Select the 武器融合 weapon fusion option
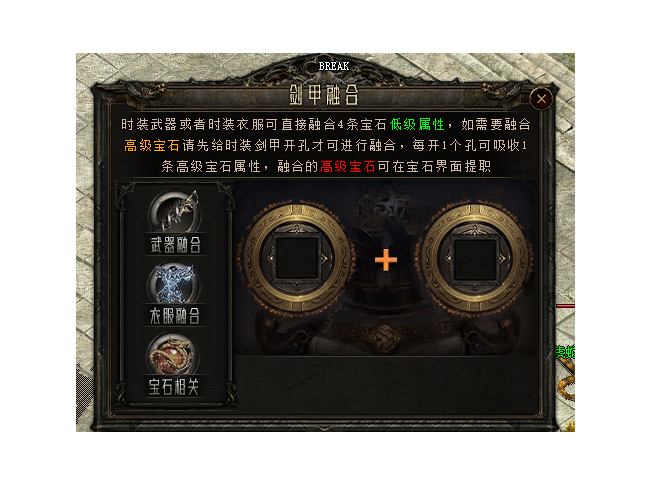 point(173,221)
